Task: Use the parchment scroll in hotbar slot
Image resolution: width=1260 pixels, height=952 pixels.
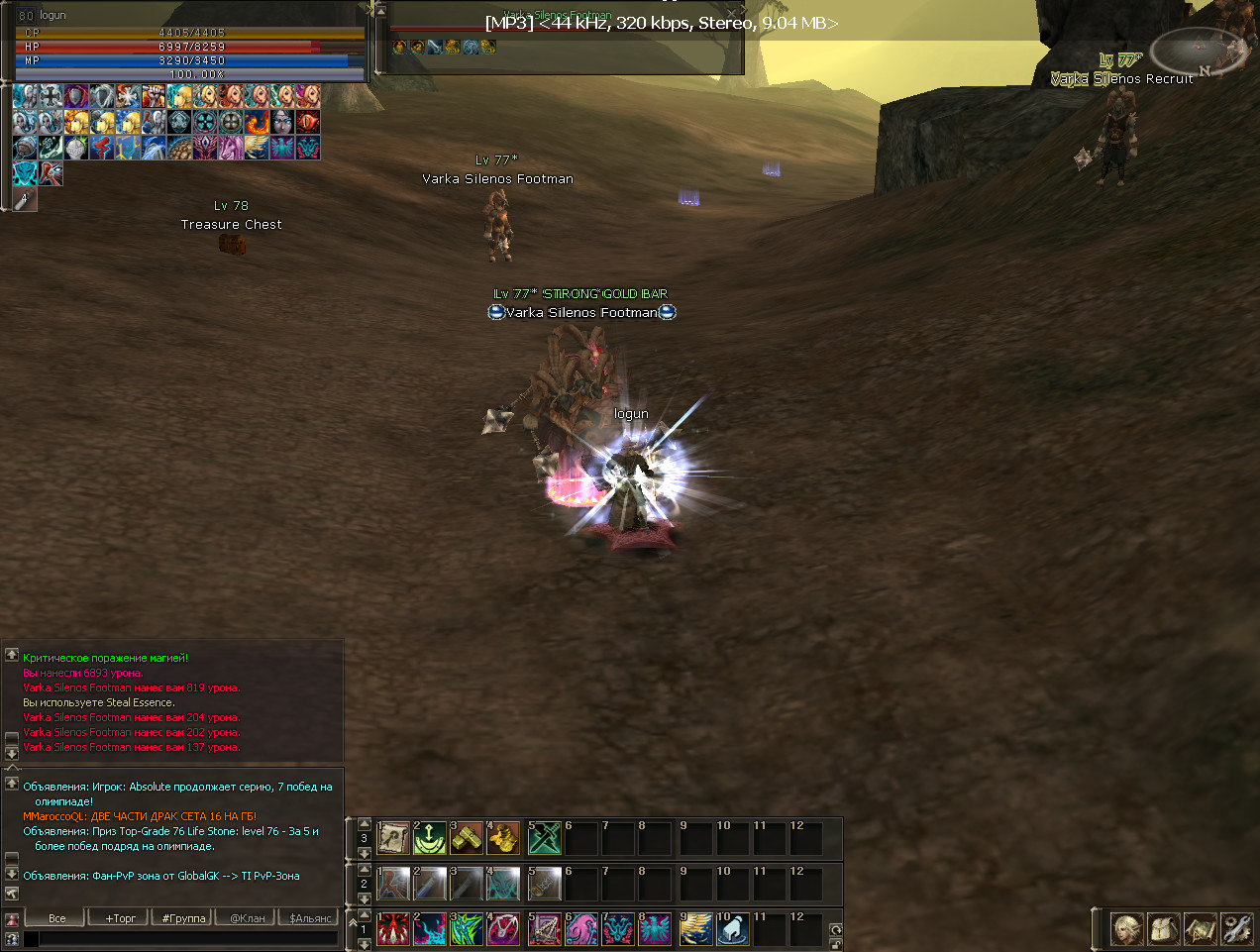Action: coord(394,839)
